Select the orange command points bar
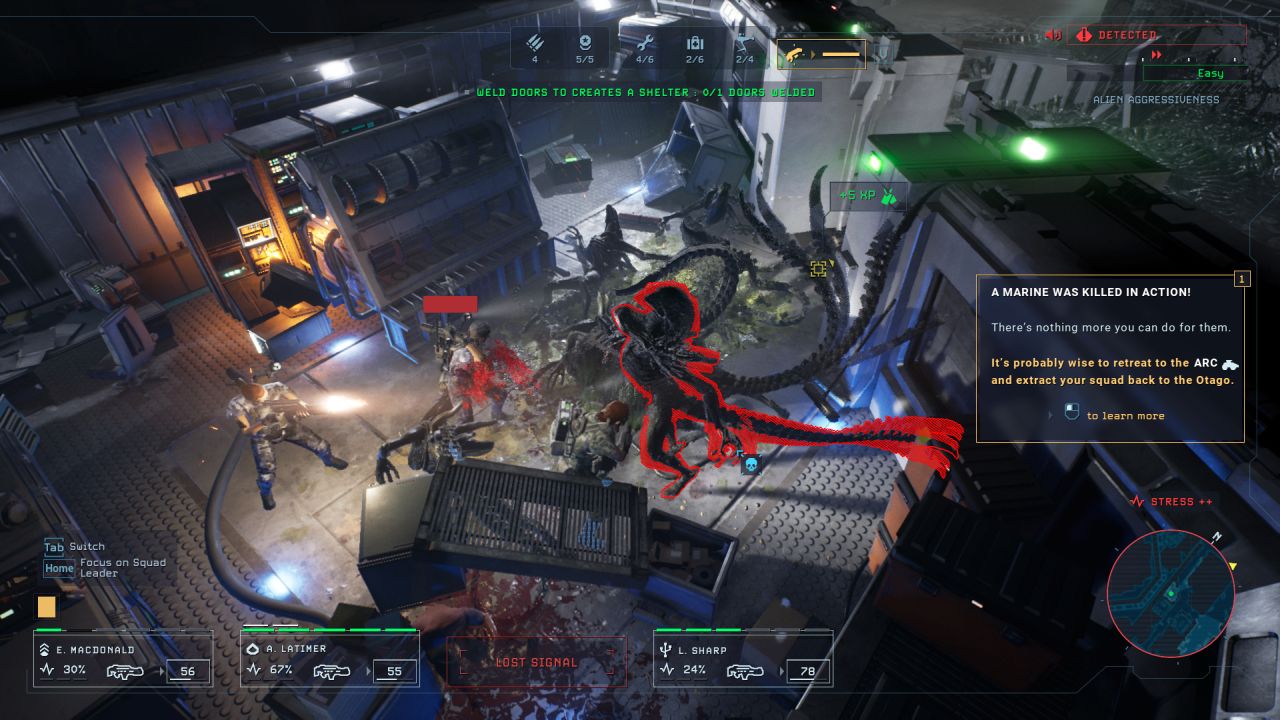Viewport: 1280px width, 720px height. 822,54
